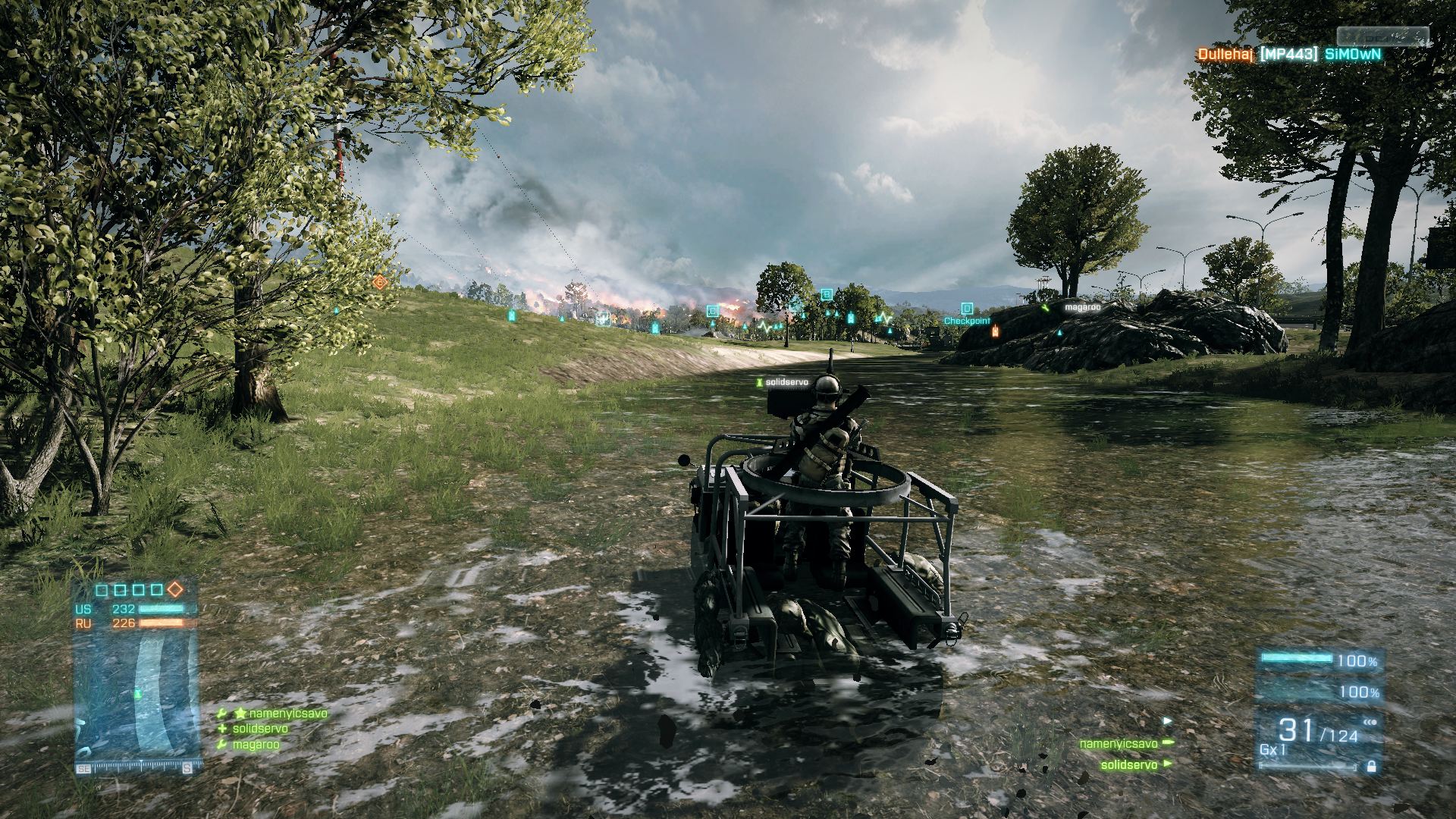Image resolution: width=1456 pixels, height=819 pixels.
Task: Toggle the first hollow objective square above the minimap
Action: (100, 591)
